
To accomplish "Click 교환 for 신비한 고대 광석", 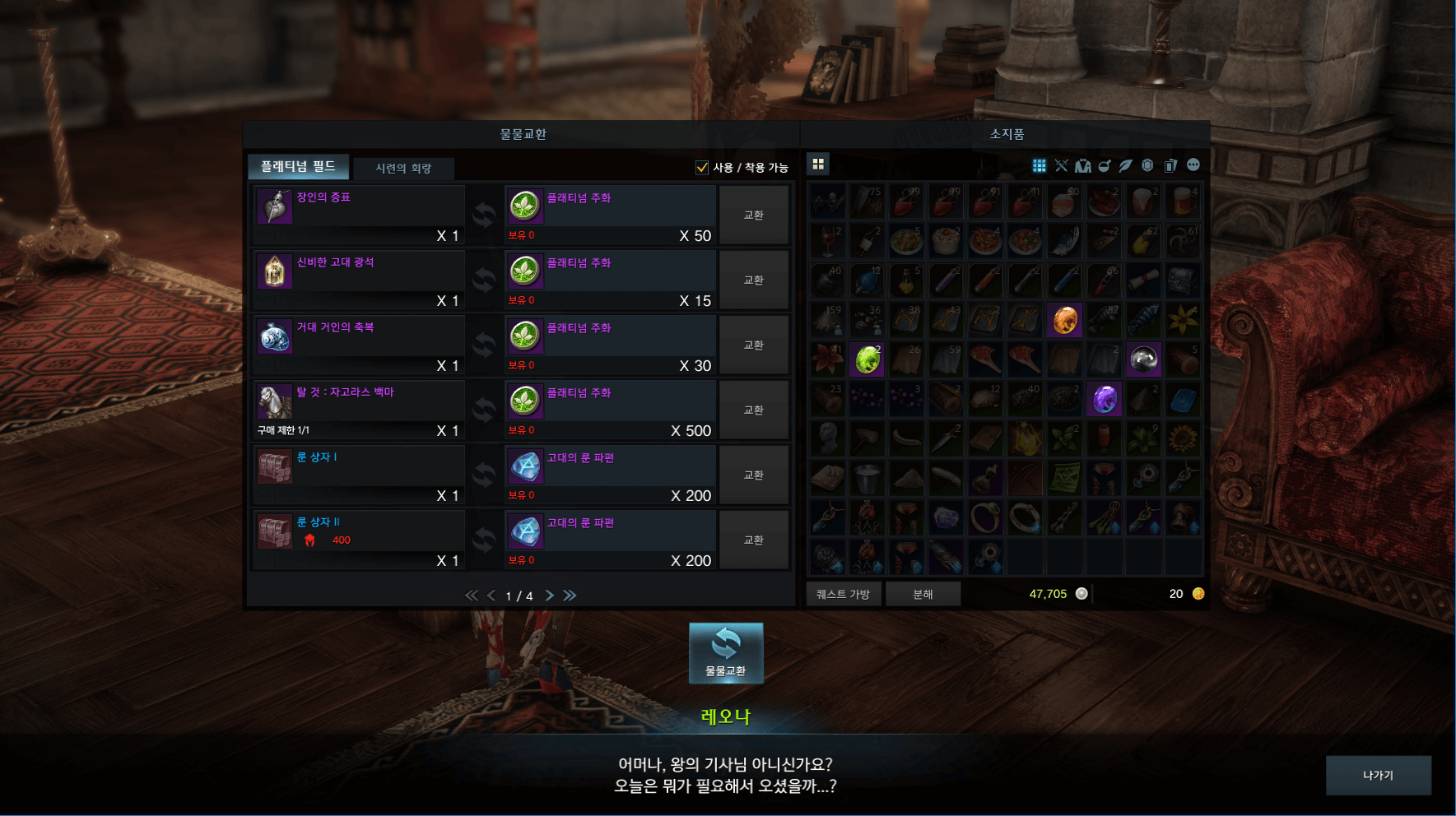I will coord(753,280).
